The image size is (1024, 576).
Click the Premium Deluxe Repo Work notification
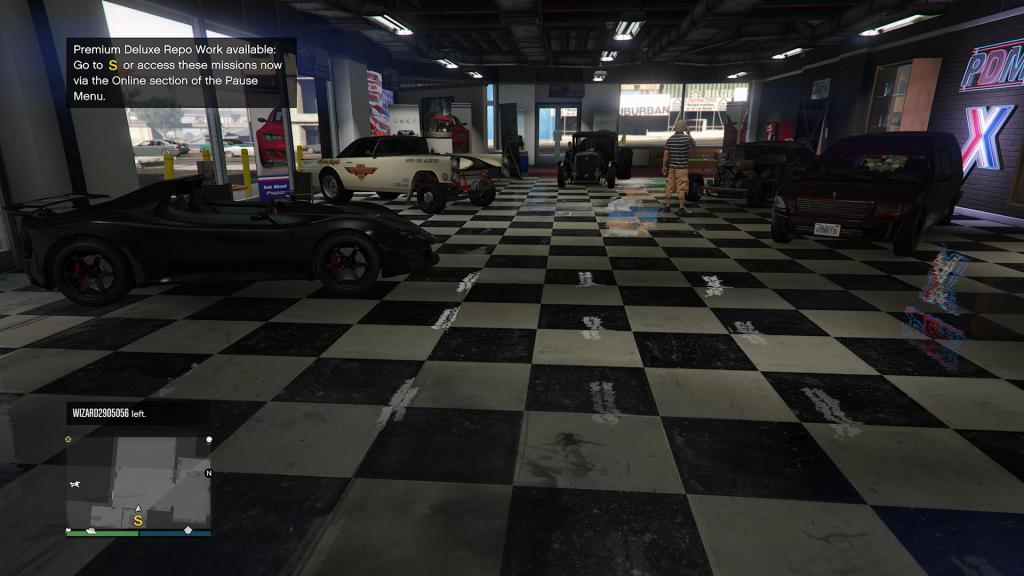(180, 71)
